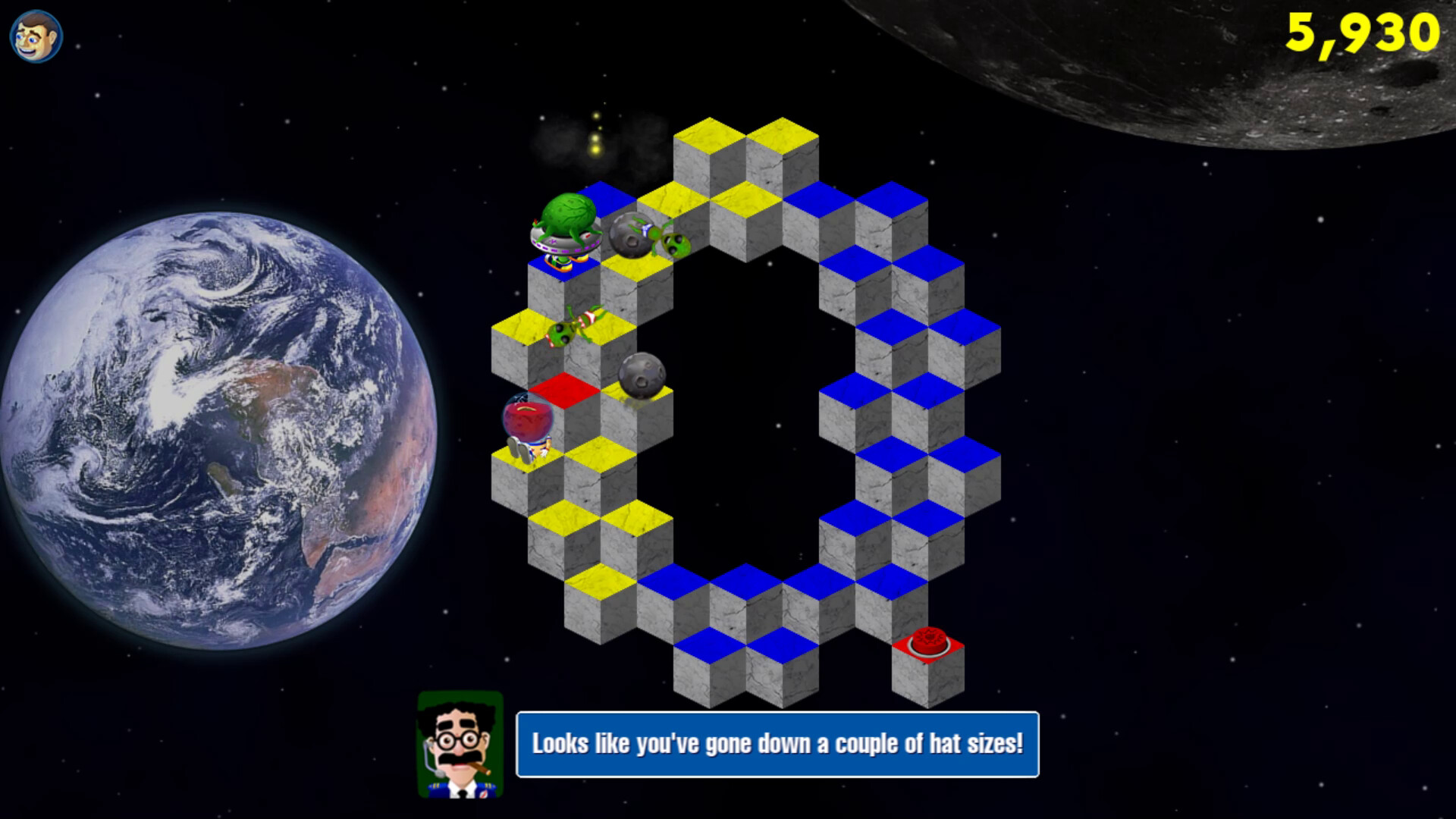The width and height of the screenshot is (1456, 819).
Task: Click the sparkling stars above the pyramid
Action: (597, 136)
